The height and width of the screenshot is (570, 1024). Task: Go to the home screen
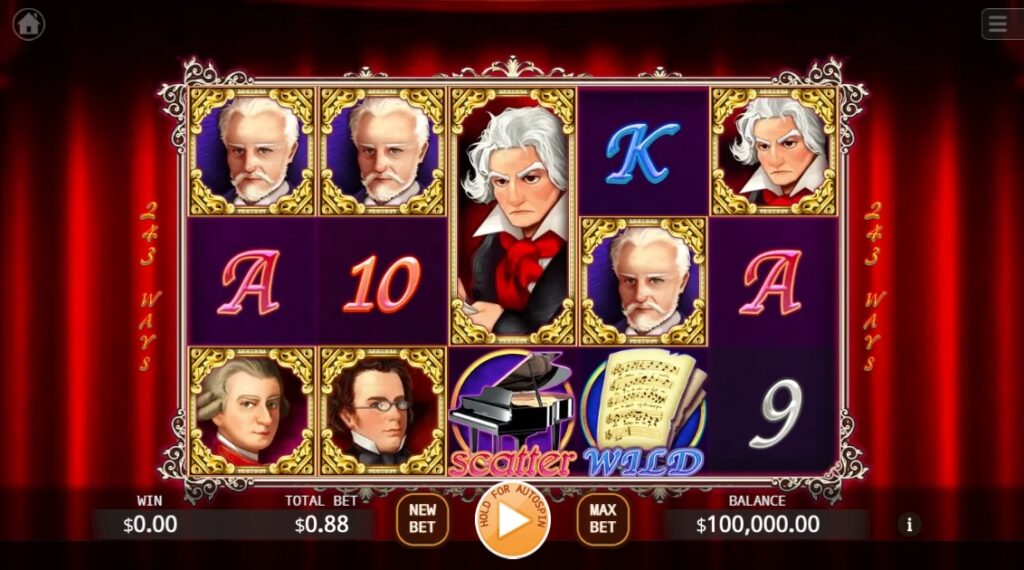pyautogui.click(x=28, y=23)
